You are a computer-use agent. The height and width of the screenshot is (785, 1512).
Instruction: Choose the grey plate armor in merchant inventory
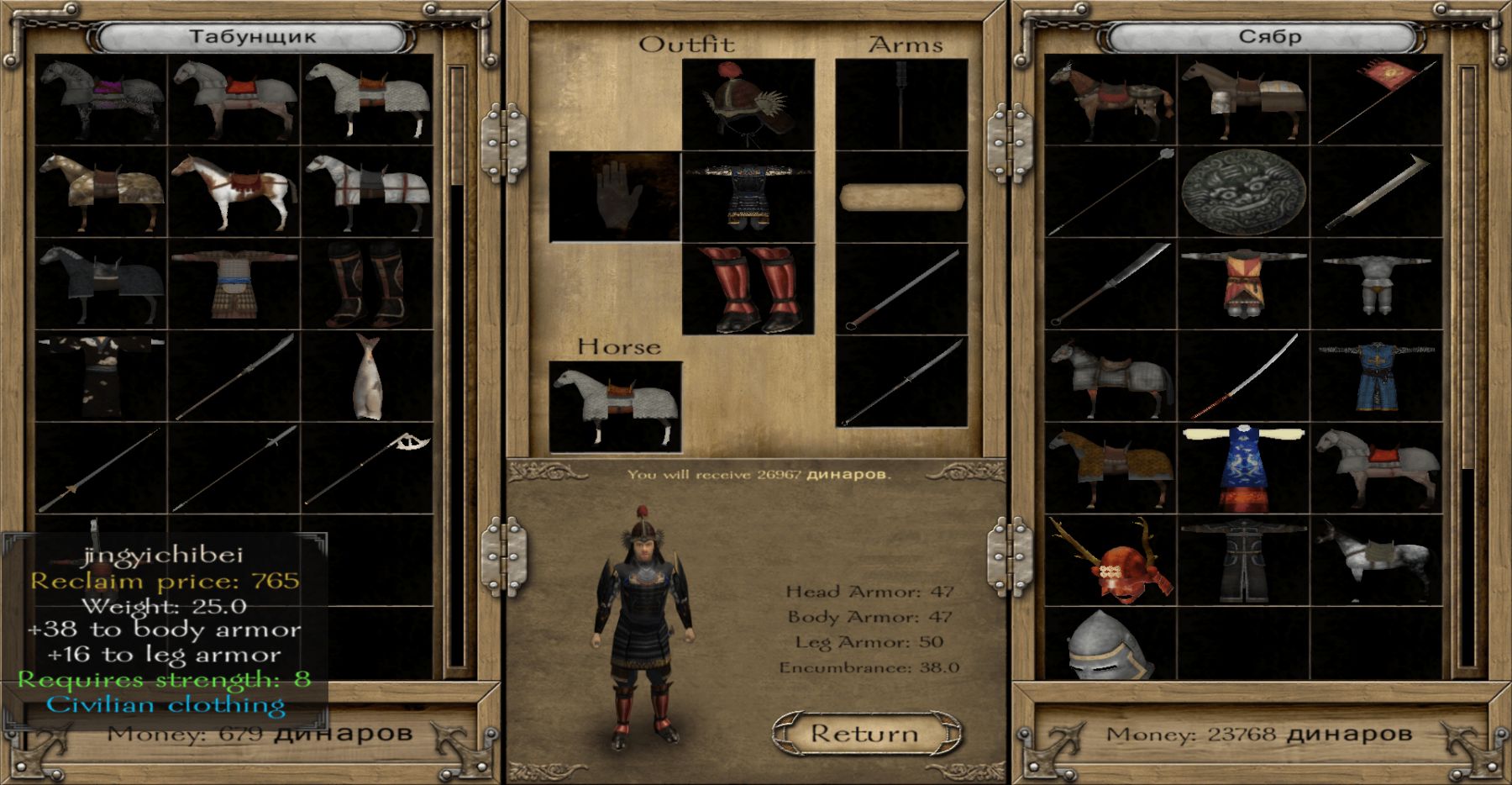coord(1376,284)
